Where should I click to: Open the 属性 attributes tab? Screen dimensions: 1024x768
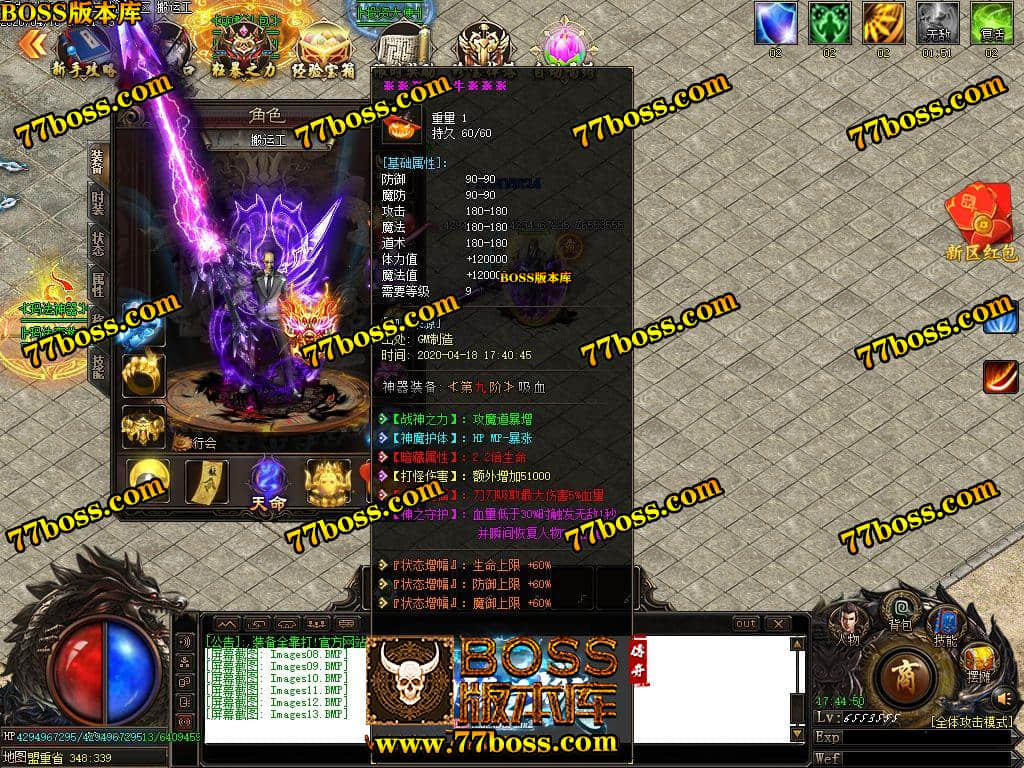97,283
